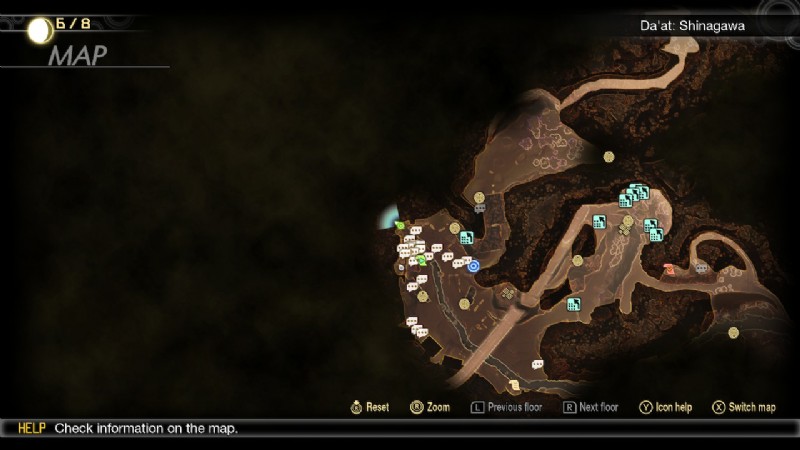Image resolution: width=800 pixels, height=450 pixels.
Task: Select the blue player position marker
Action: (x=474, y=266)
